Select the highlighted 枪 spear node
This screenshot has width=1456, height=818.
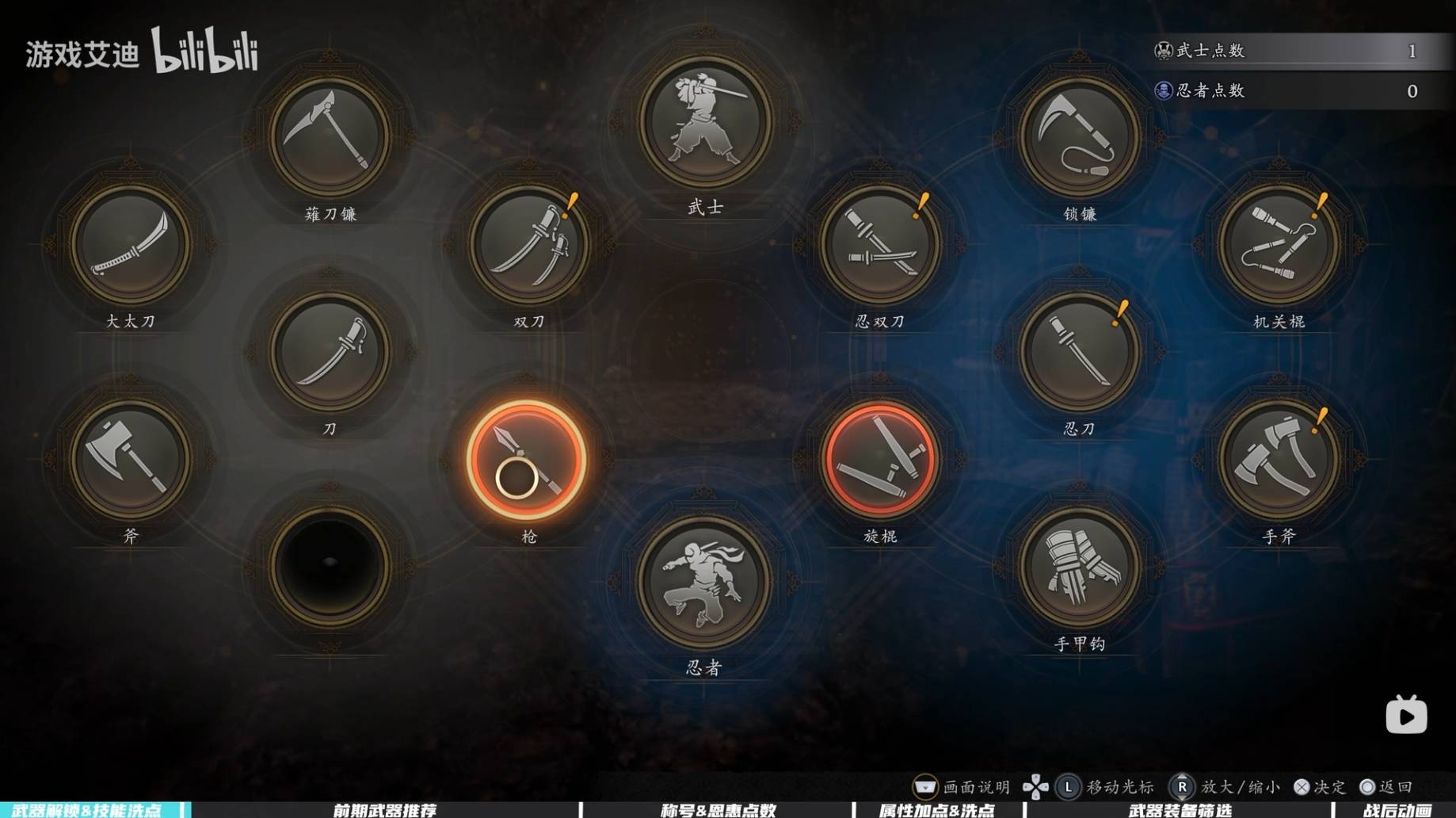(x=527, y=460)
